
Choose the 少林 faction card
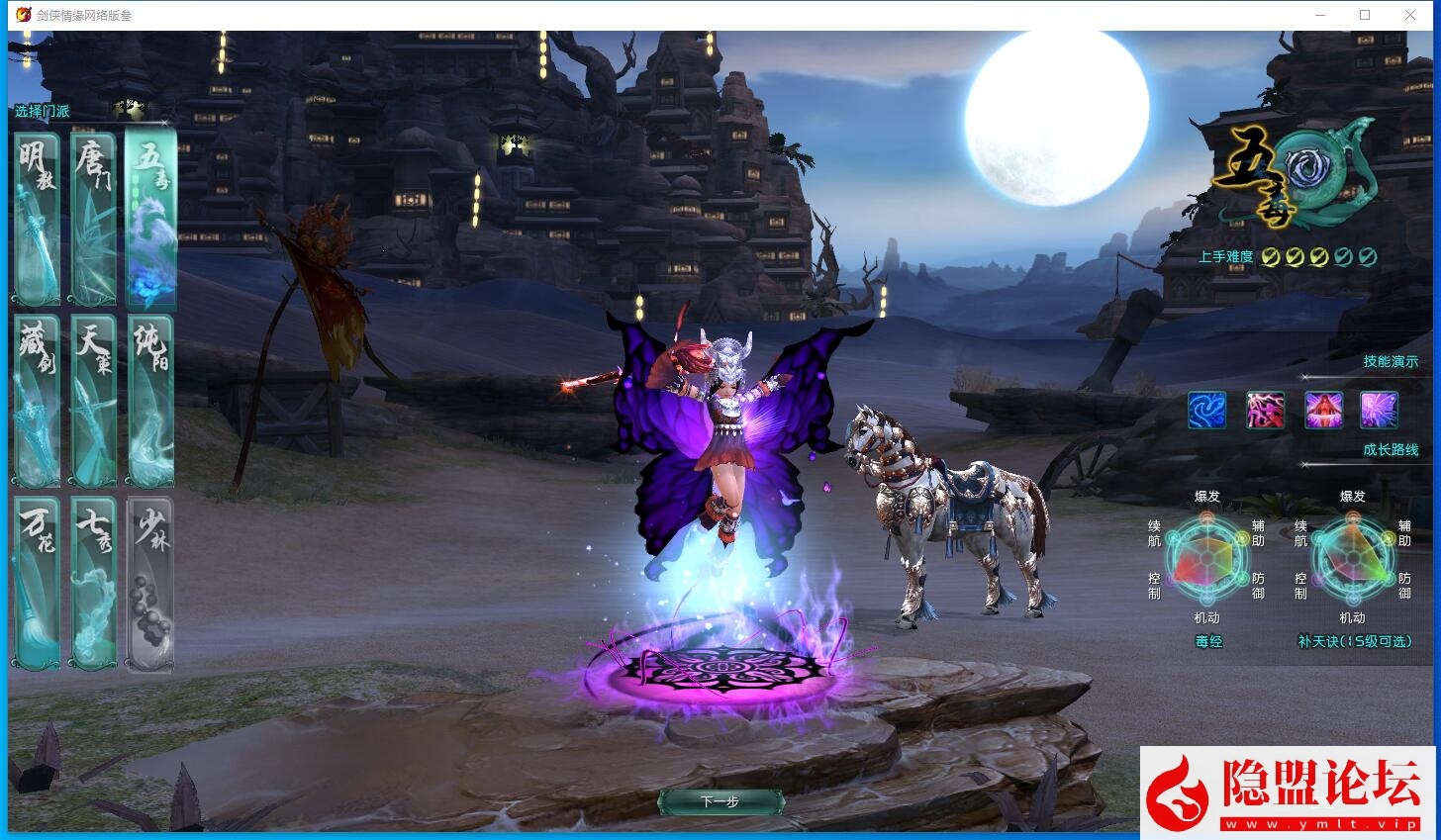150,584
